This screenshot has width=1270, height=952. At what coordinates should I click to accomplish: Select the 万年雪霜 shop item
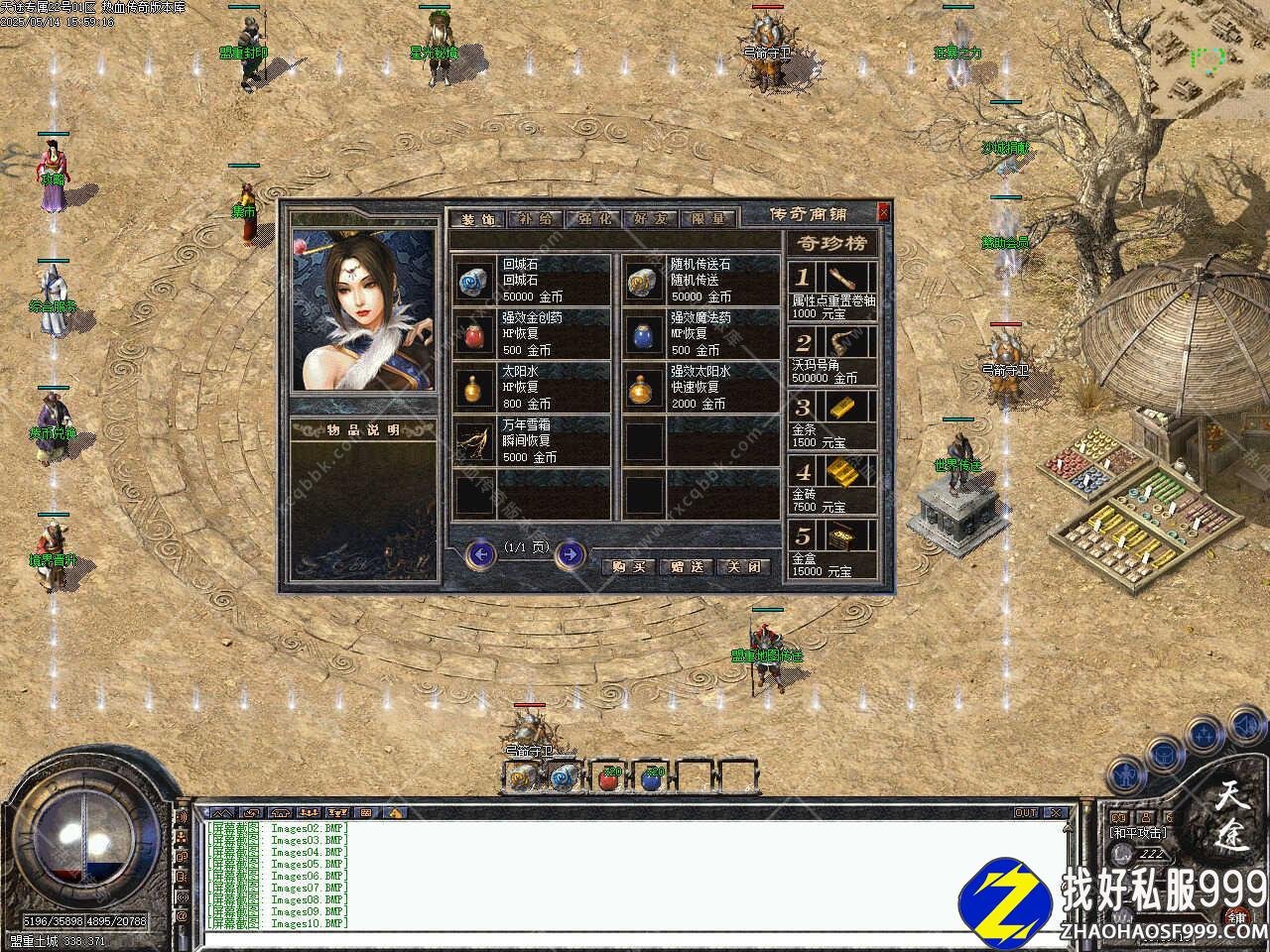(533, 441)
